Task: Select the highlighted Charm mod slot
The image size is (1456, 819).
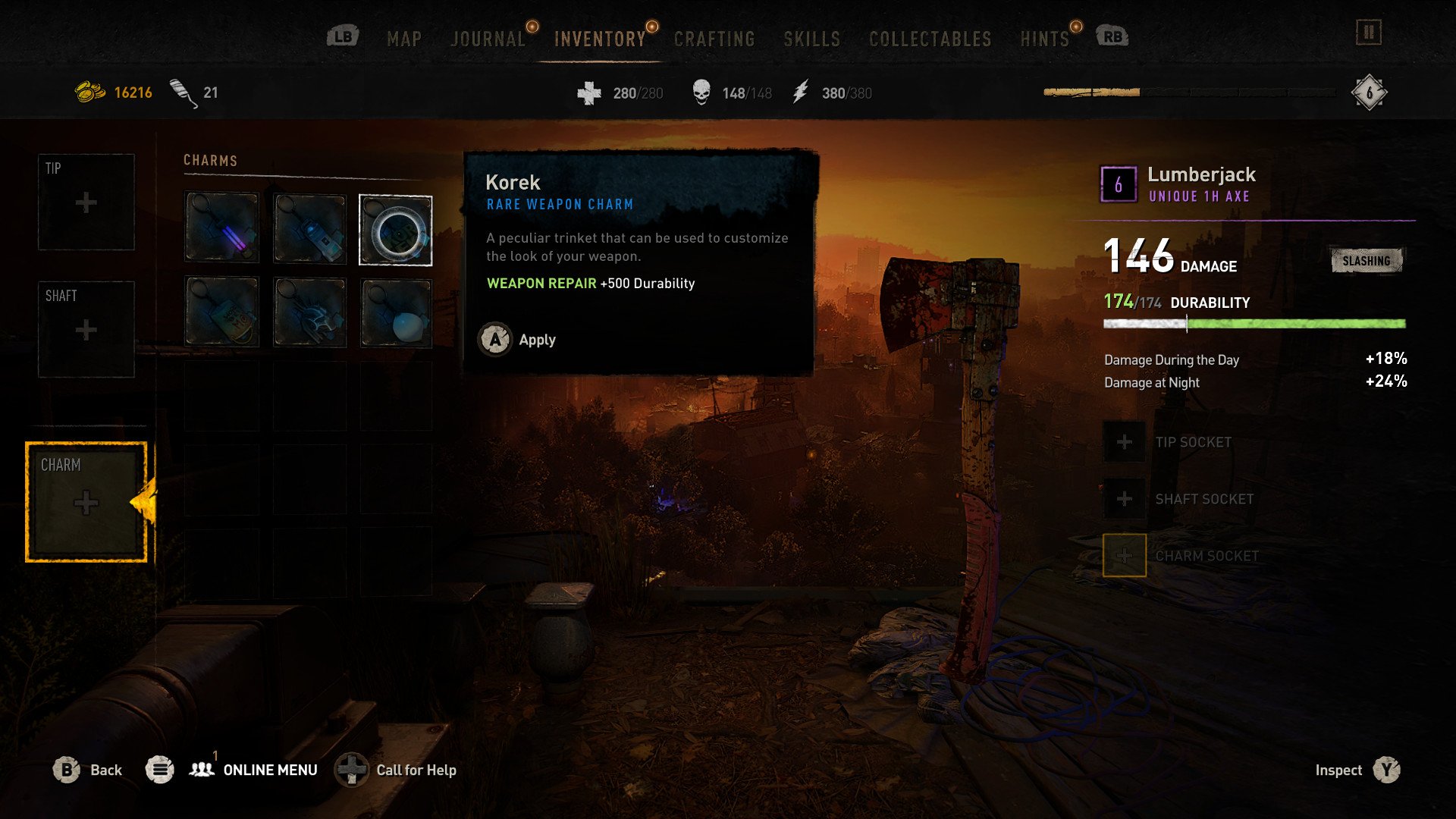Action: click(86, 502)
